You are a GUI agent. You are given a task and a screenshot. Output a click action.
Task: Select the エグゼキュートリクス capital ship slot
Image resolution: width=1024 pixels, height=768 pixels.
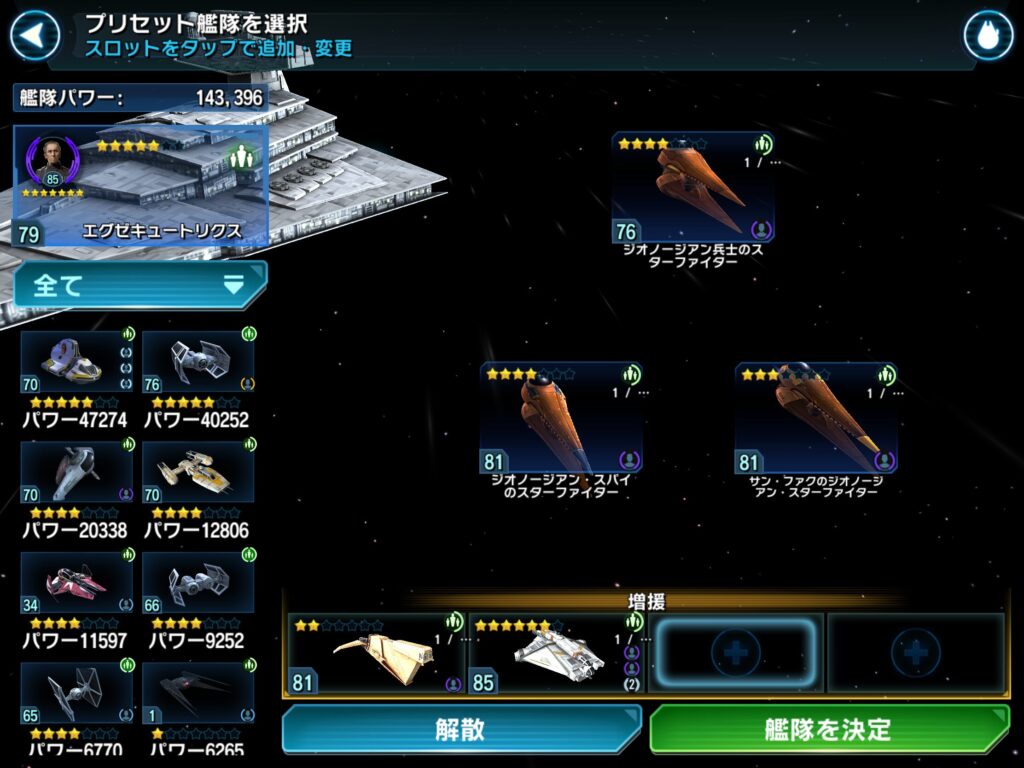[x=141, y=187]
